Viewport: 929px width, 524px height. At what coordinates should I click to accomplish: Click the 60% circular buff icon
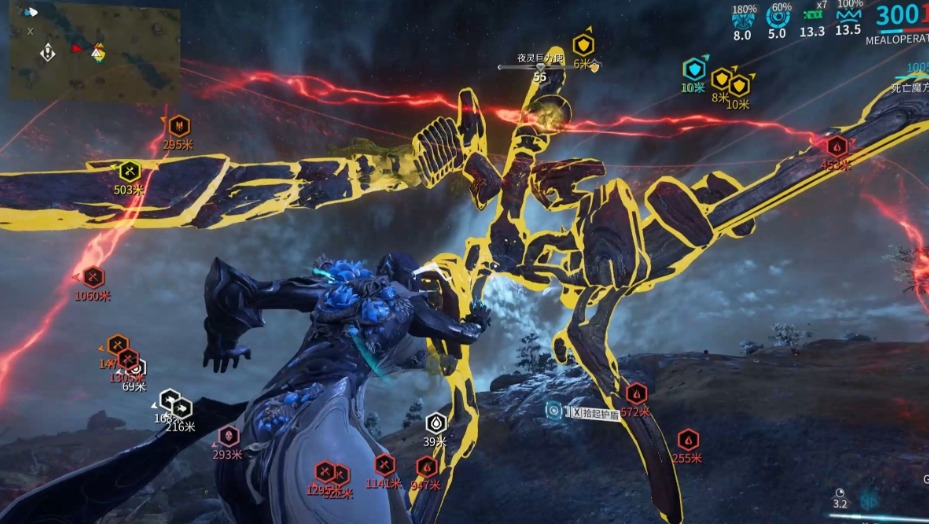pyautogui.click(x=777, y=16)
